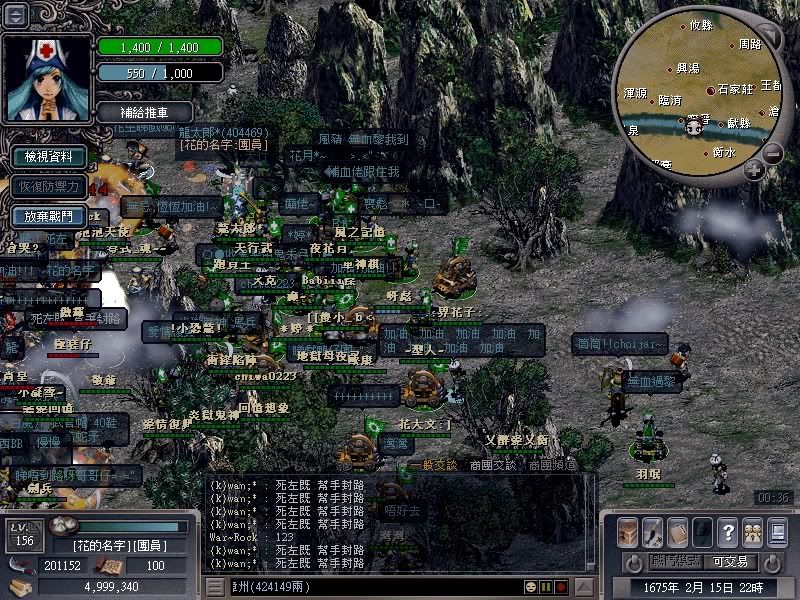Open the 商團頻道 chat tab
This screenshot has width=800, height=600.
(553, 465)
